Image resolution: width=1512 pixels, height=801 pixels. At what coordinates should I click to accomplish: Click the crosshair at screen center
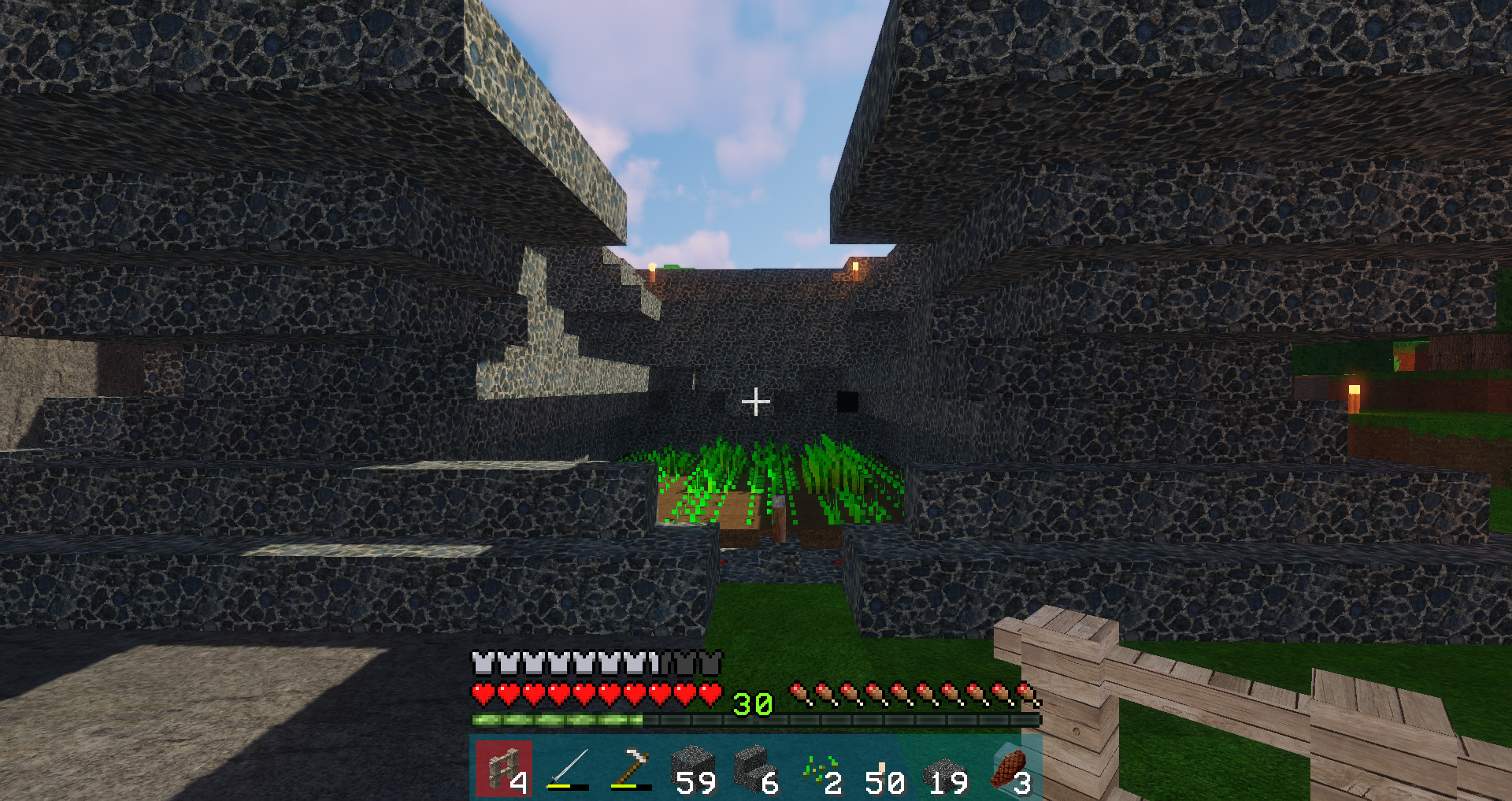click(x=757, y=402)
